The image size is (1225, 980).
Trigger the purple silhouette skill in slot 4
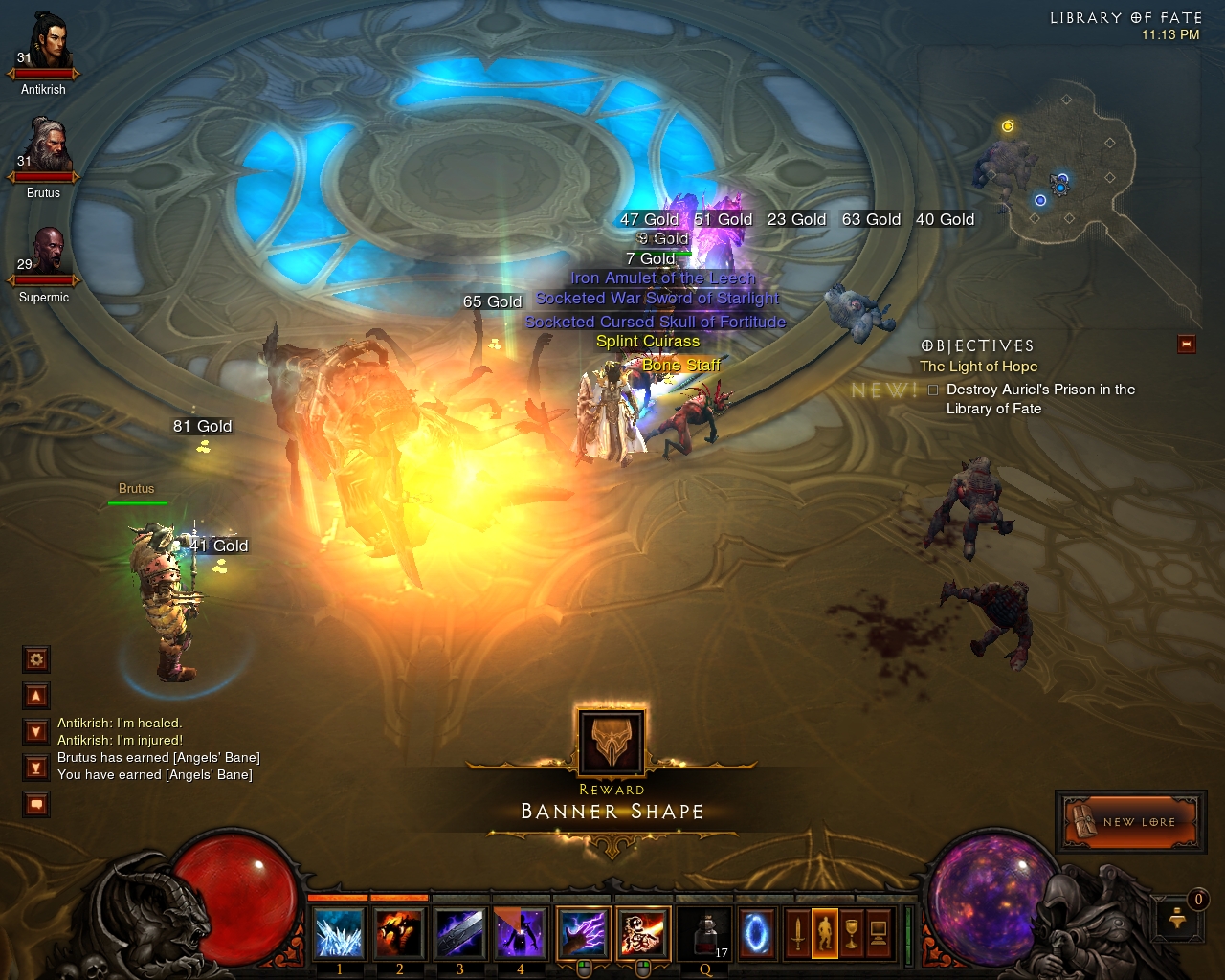pos(521,933)
